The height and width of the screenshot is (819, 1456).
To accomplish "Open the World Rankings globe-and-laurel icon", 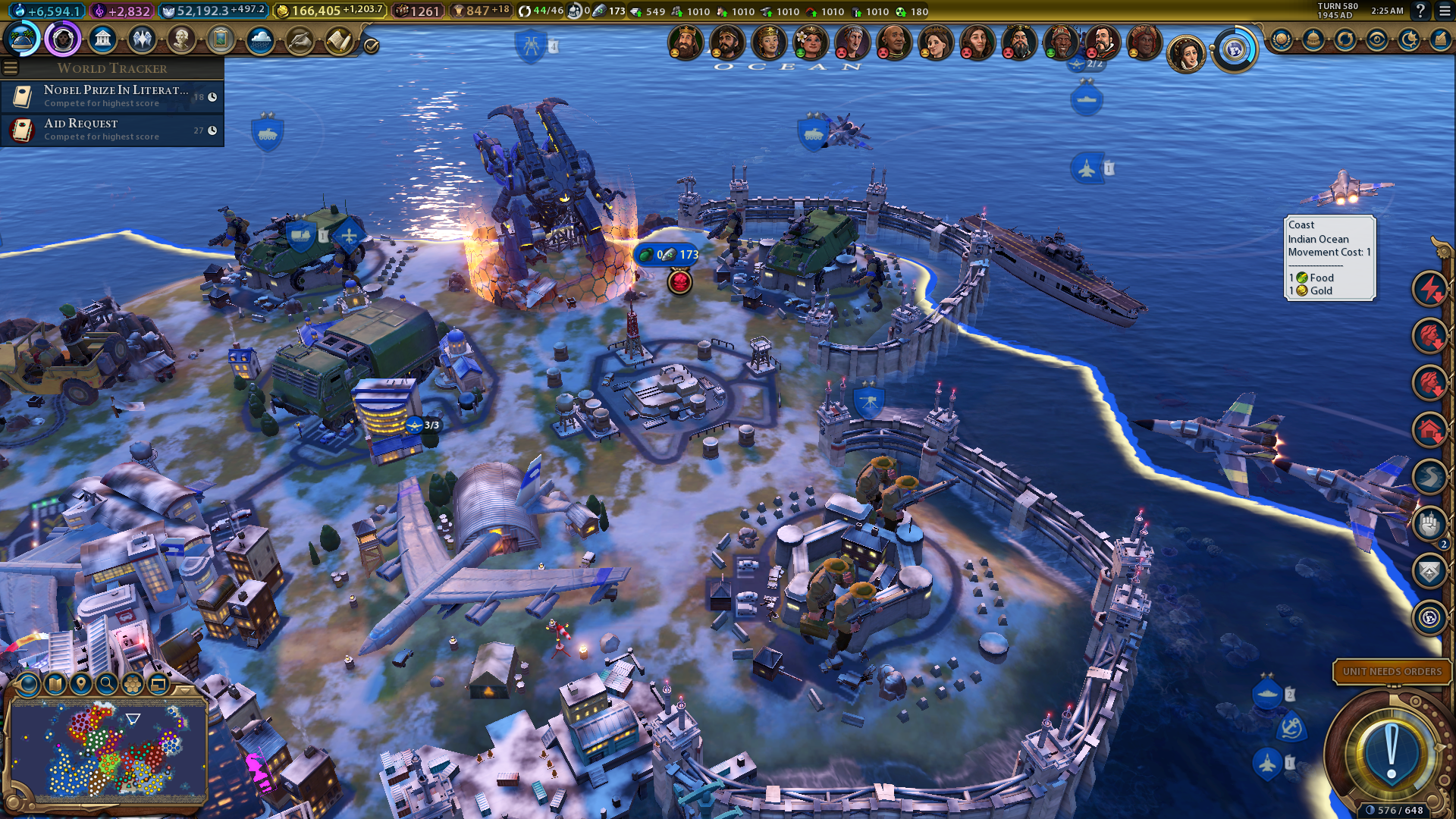I will point(1281,39).
